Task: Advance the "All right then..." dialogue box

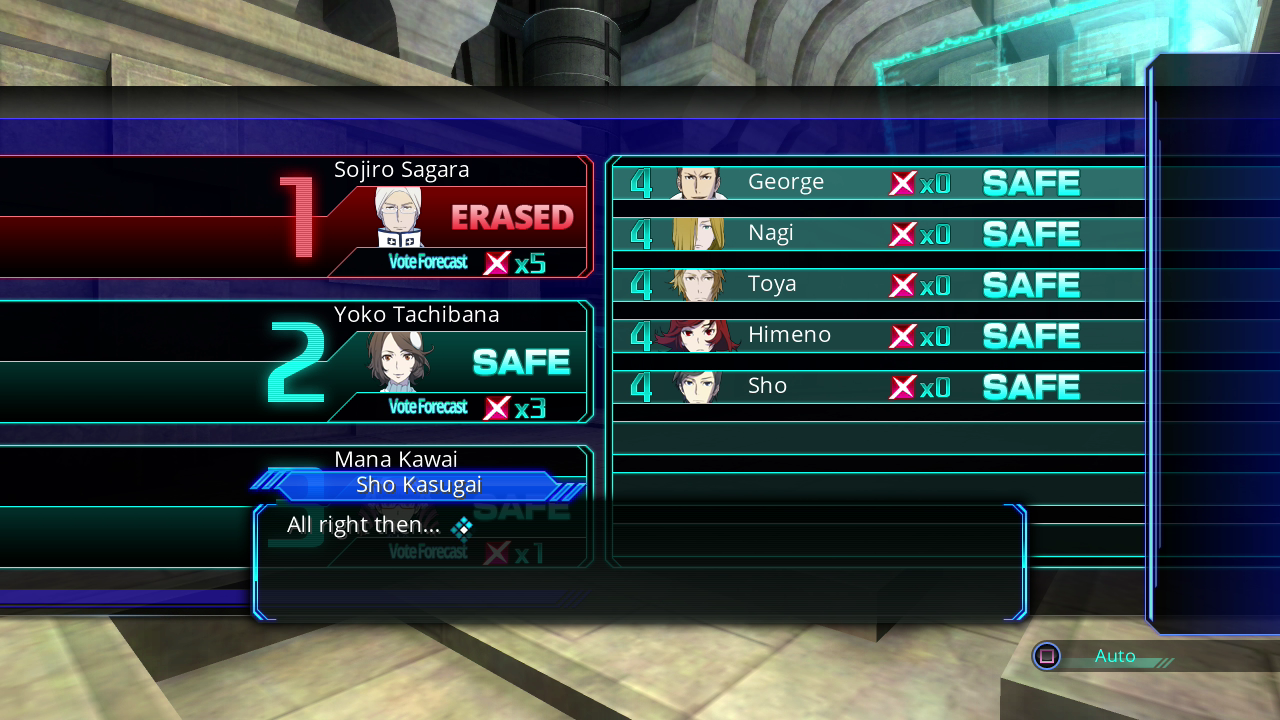Action: point(640,562)
